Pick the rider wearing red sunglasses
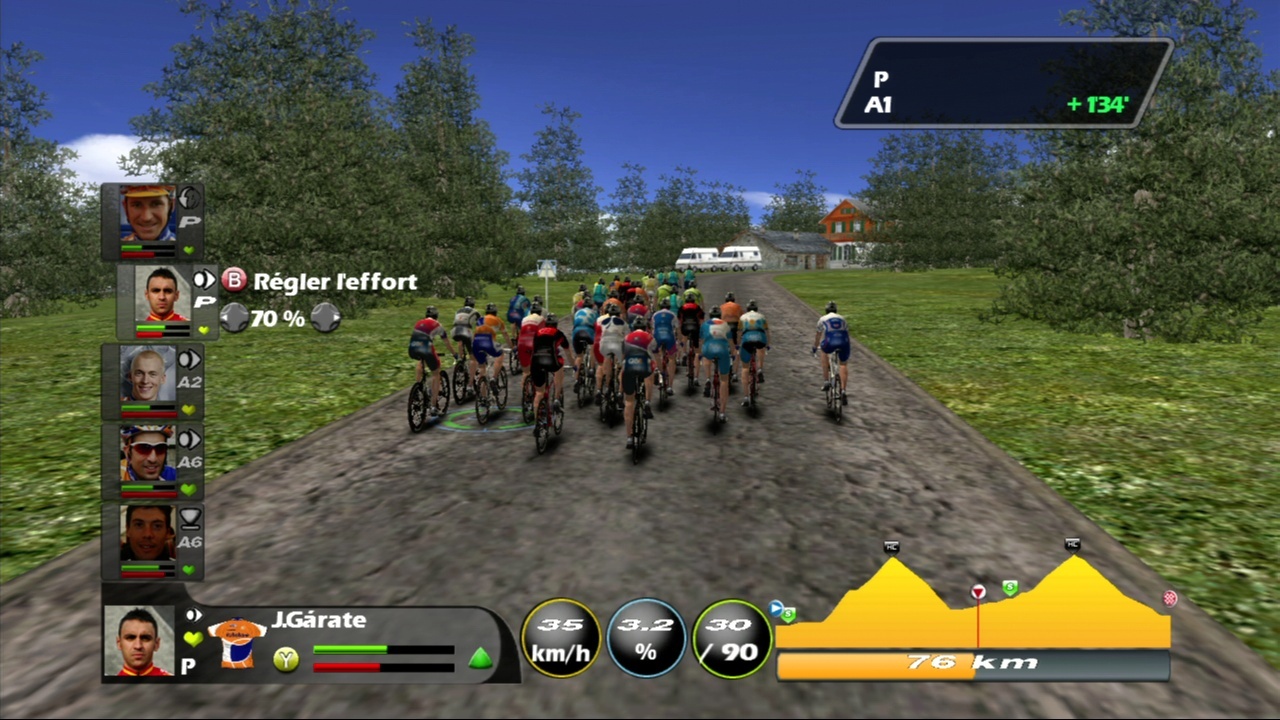The image size is (1280, 720). tap(147, 453)
